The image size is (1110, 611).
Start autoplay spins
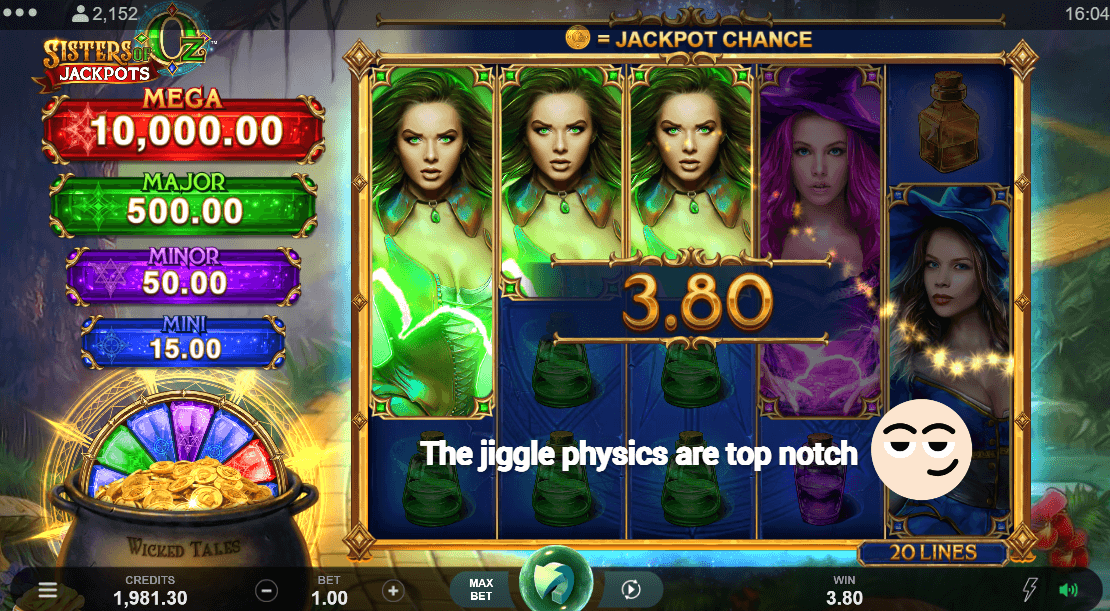pyautogui.click(x=630, y=590)
